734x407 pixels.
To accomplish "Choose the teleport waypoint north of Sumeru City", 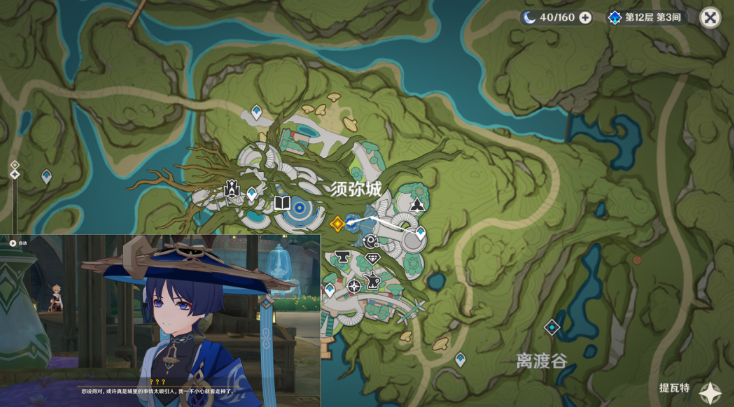I will click(257, 112).
